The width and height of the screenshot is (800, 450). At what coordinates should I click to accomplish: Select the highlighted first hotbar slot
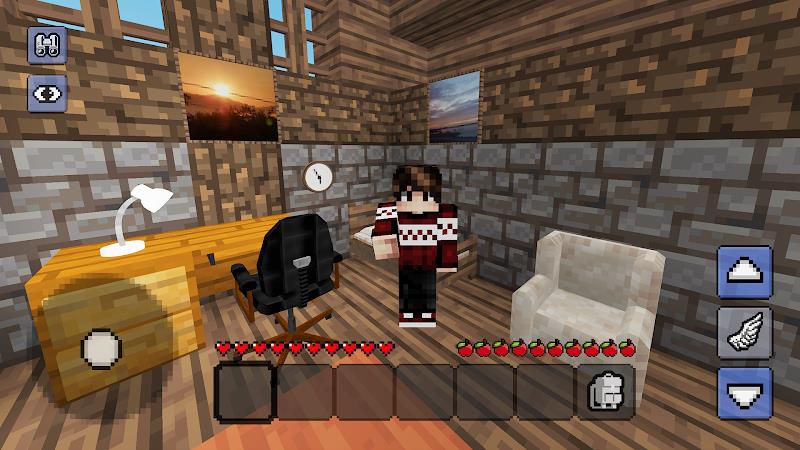coord(244,390)
